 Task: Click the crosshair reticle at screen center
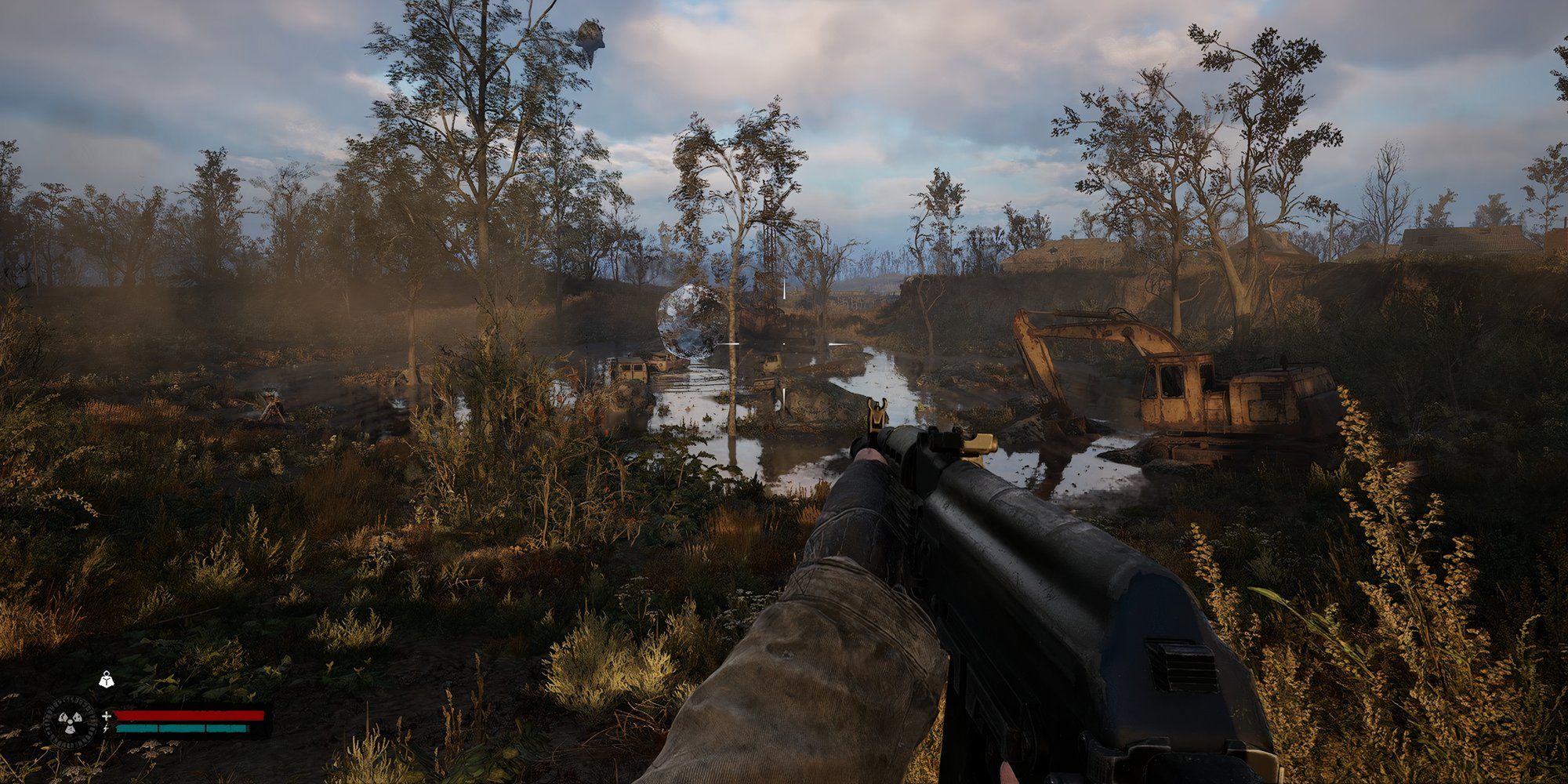click(x=784, y=345)
